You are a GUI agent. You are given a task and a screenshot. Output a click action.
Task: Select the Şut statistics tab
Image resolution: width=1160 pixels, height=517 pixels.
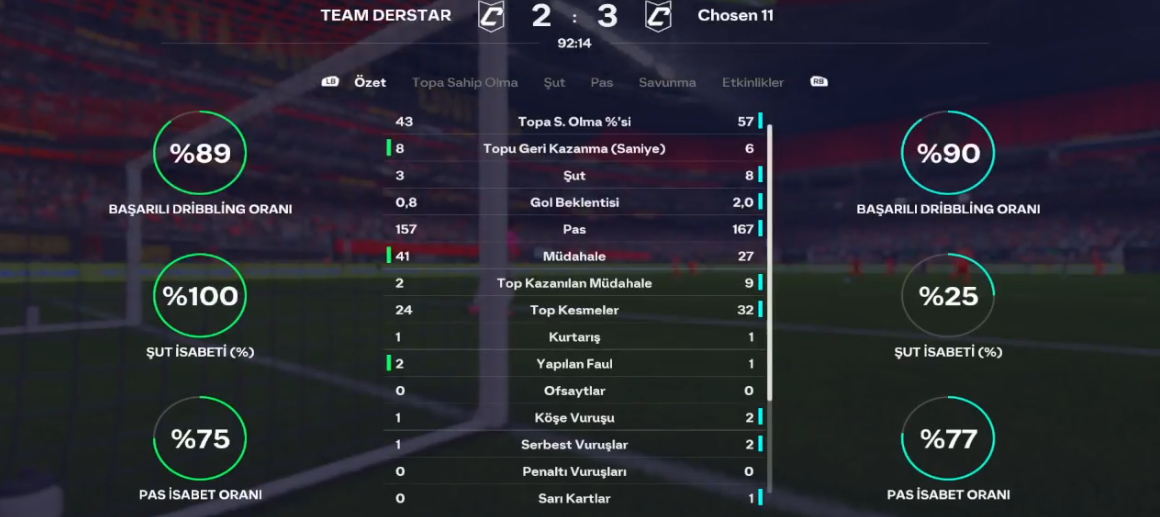point(554,83)
